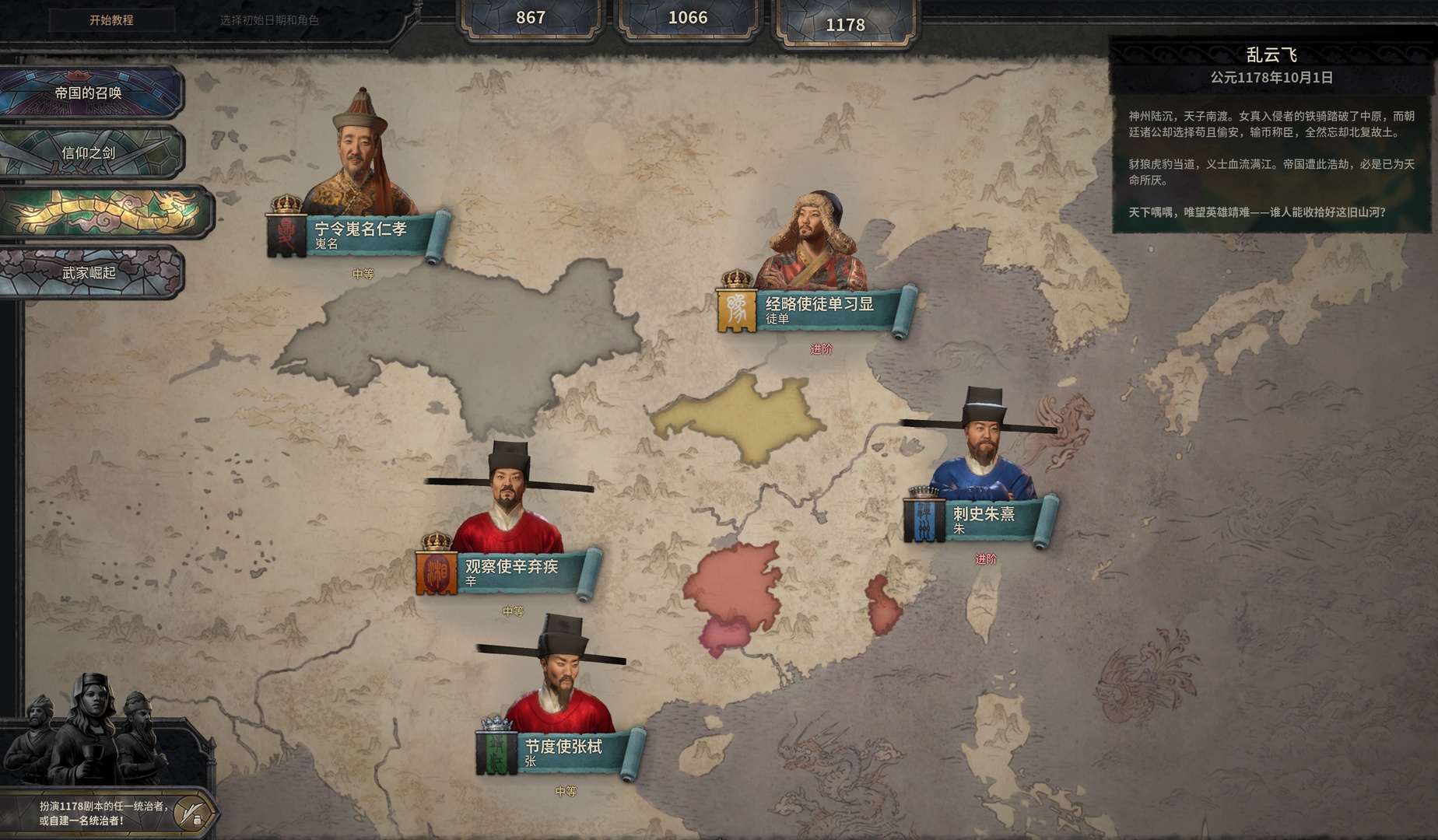Open the 帝国的召唤 bookmark
1438x840 pixels.
coord(89,93)
